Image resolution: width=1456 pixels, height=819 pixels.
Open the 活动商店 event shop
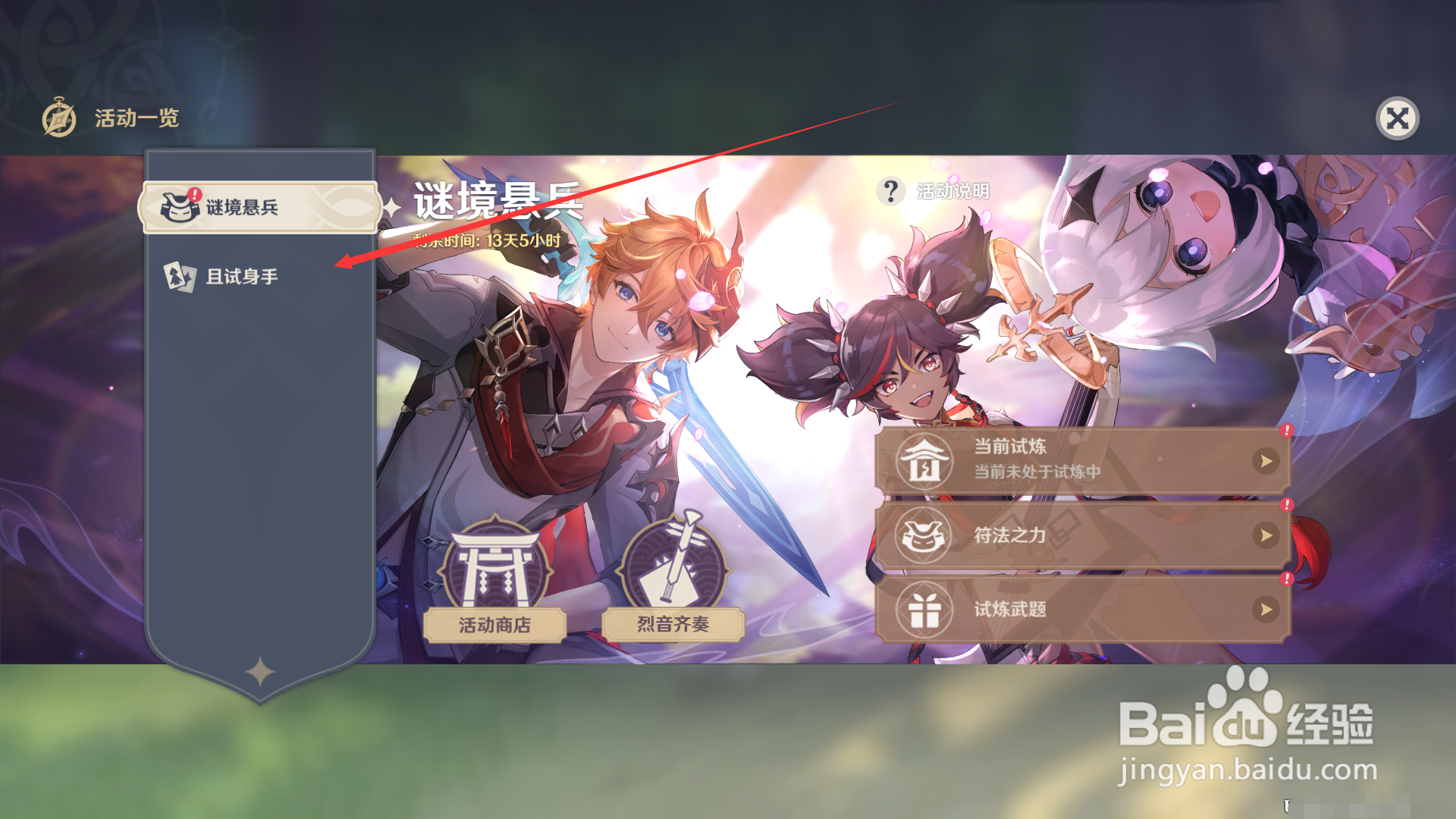497,625
